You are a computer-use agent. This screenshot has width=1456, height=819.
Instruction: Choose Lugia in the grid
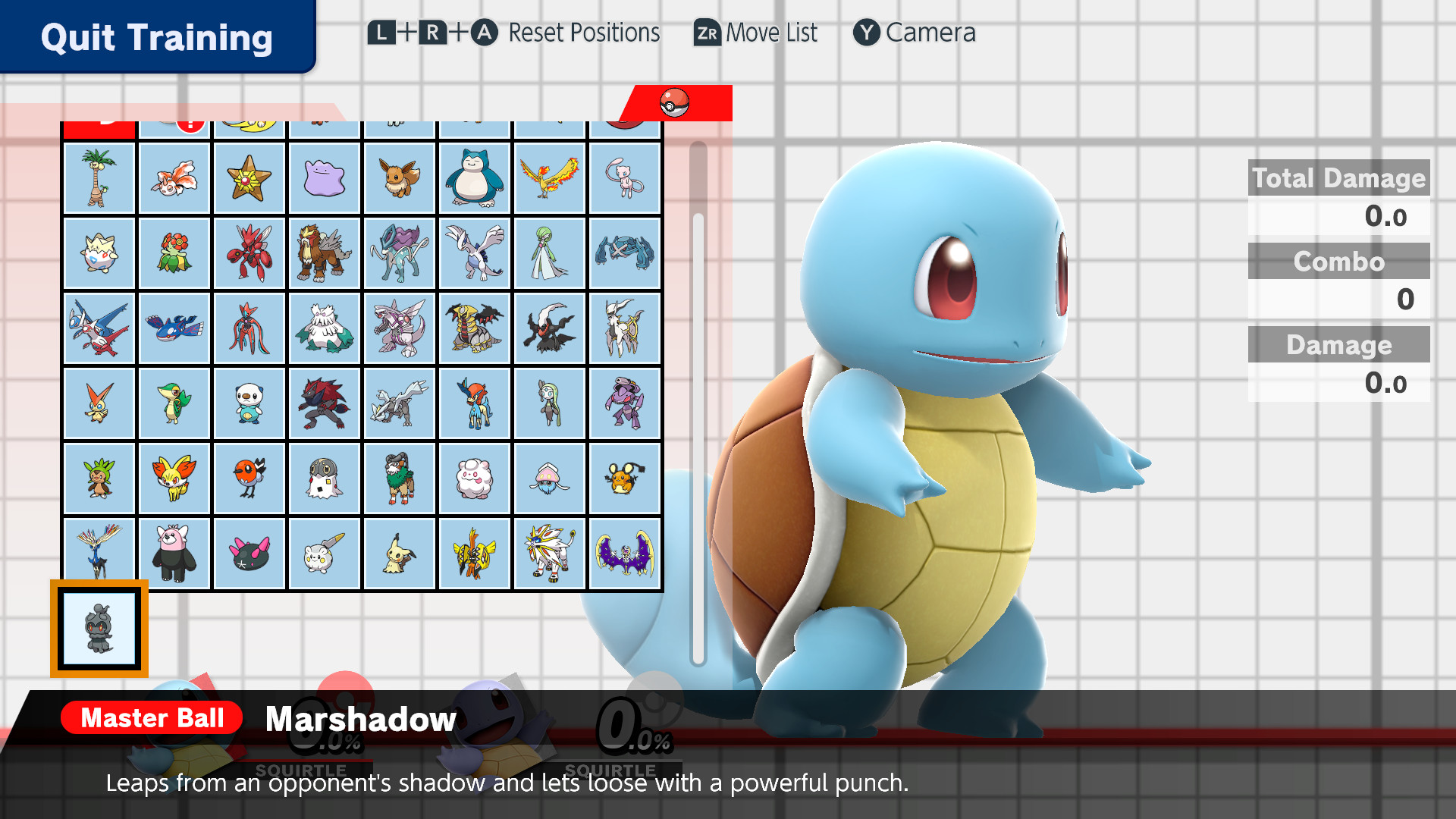pyautogui.click(x=475, y=253)
